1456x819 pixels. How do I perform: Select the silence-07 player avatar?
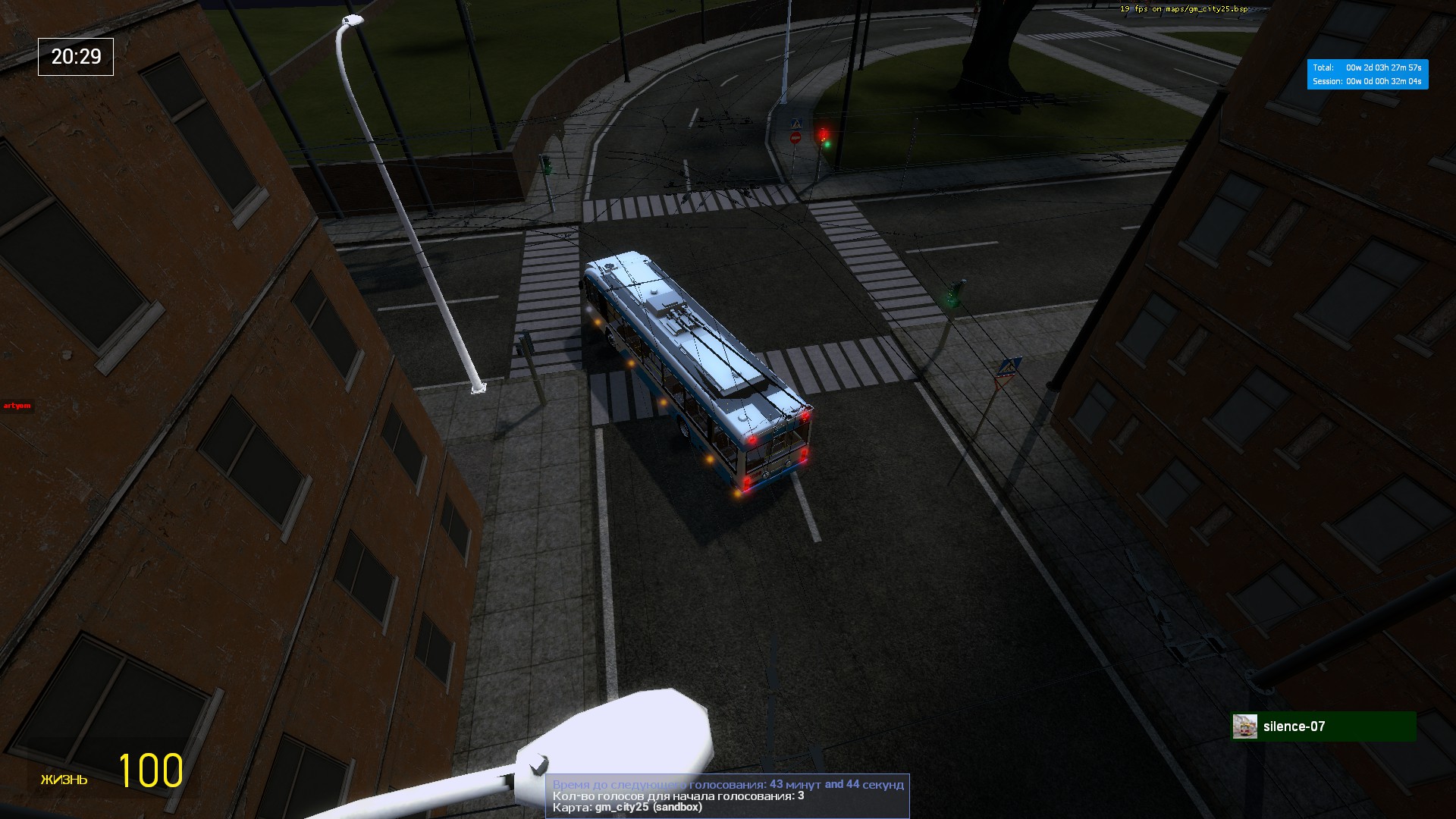coord(1244,726)
